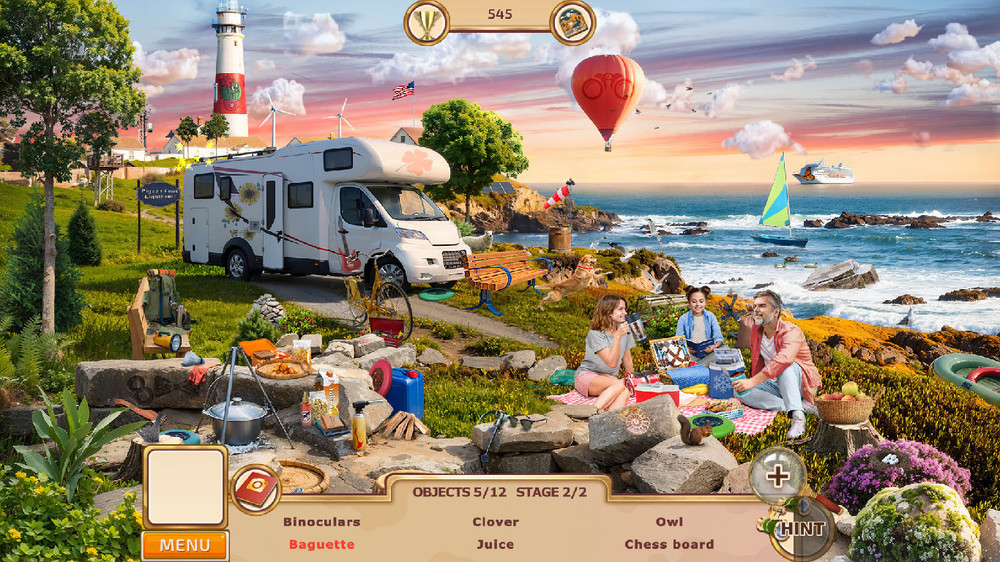Select Binoculars in the object list
The width and height of the screenshot is (1000, 562).
point(321,521)
